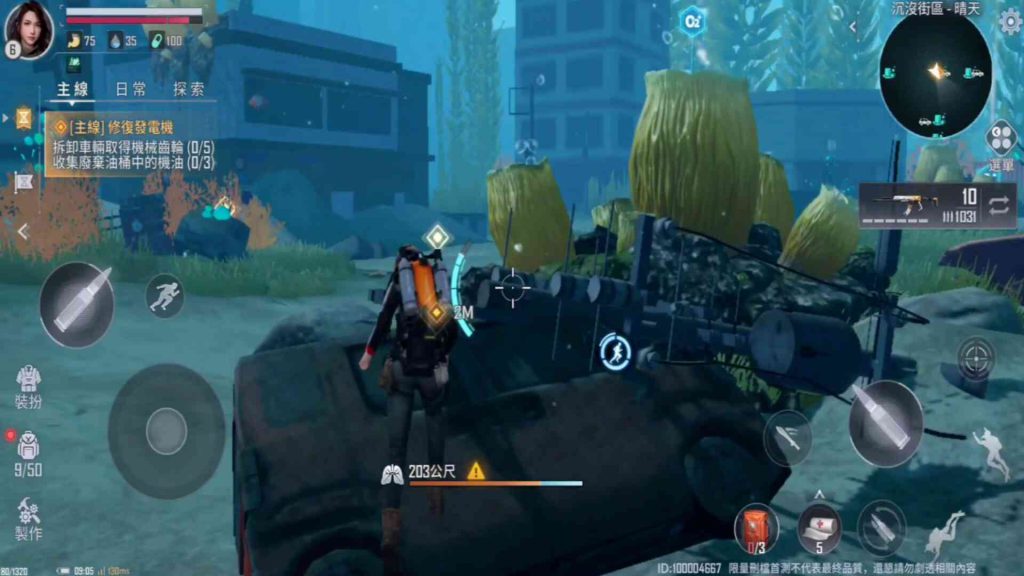Open the character portrait profile
The image size is (1024, 576).
[x=29, y=28]
